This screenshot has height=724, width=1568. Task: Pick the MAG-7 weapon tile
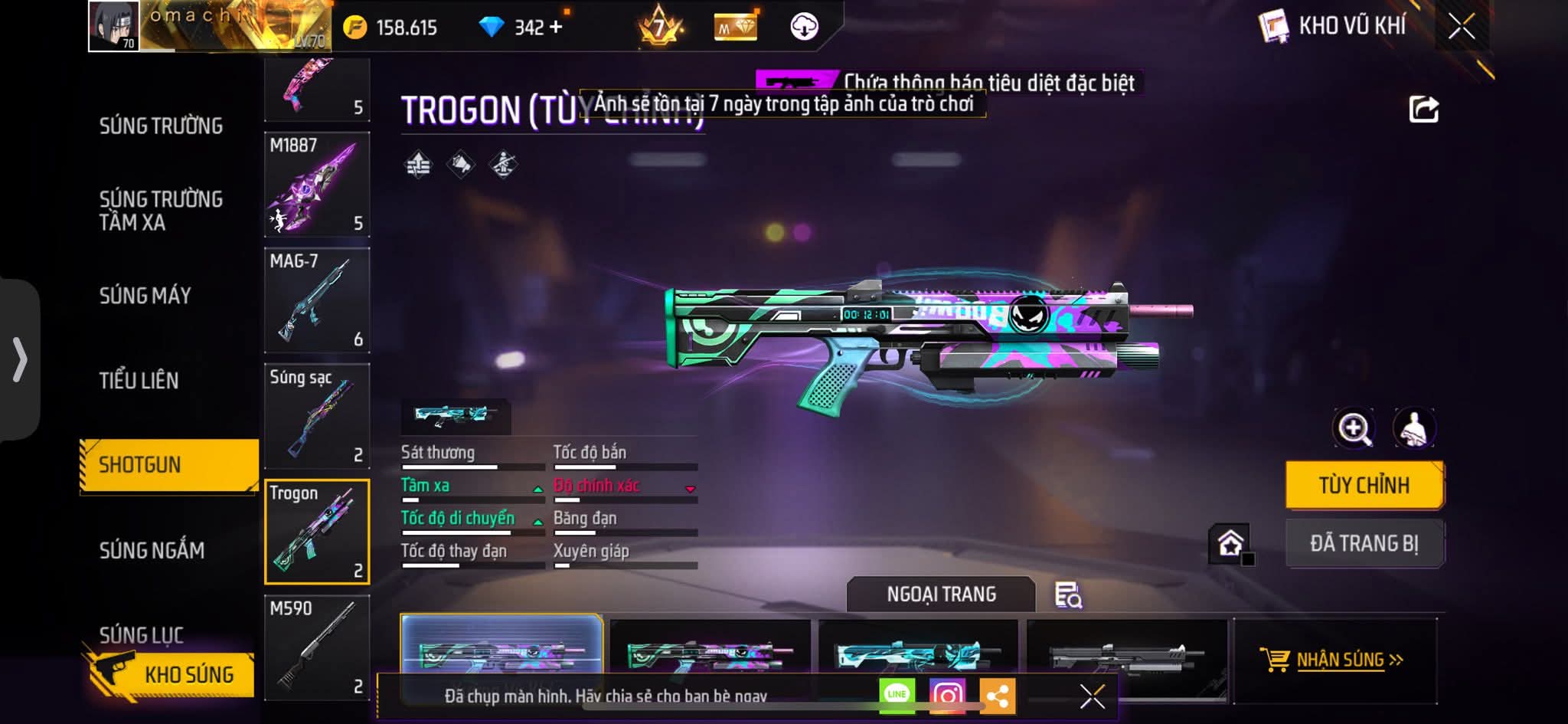[317, 300]
